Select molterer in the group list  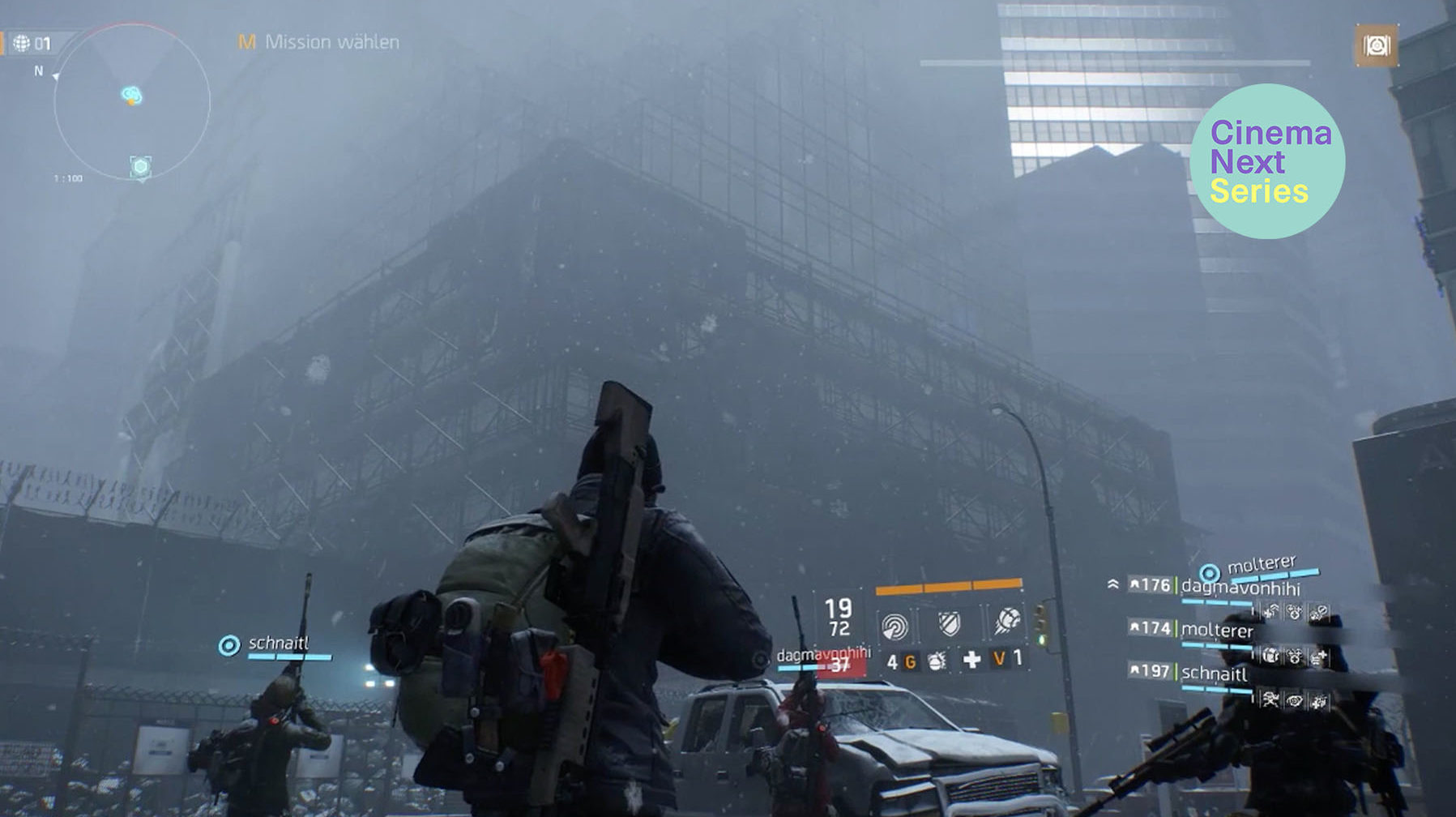click(x=1217, y=630)
